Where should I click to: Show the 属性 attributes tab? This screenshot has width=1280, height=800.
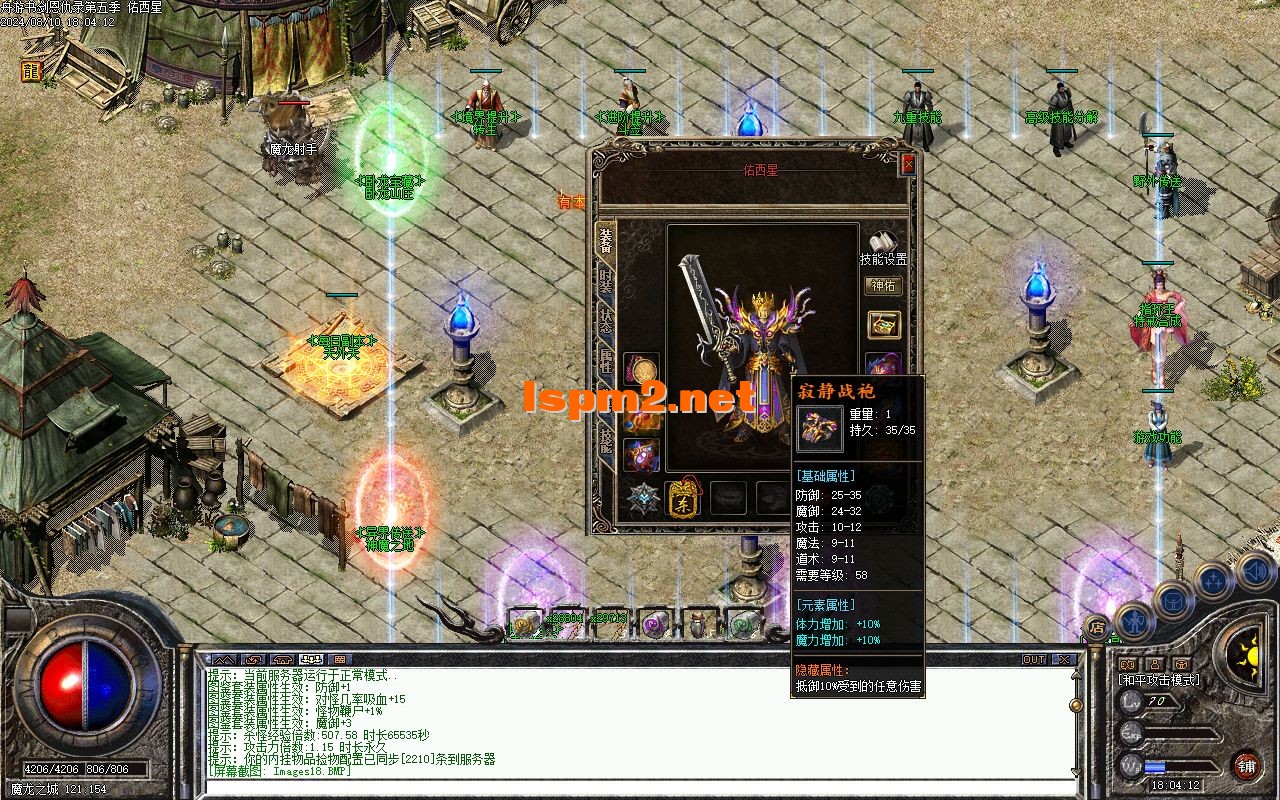coord(605,362)
